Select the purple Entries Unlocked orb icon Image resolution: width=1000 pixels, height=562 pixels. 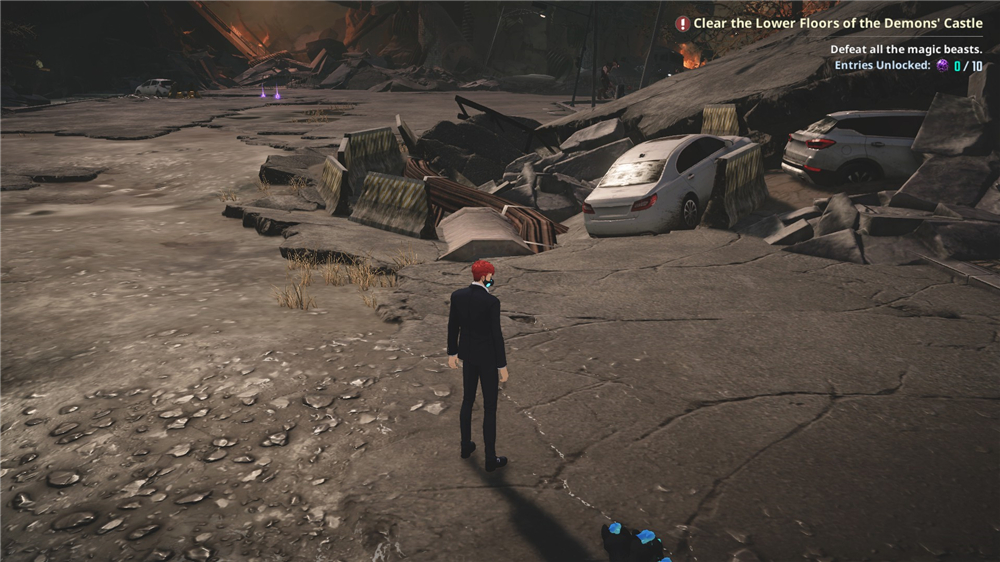[x=942, y=66]
